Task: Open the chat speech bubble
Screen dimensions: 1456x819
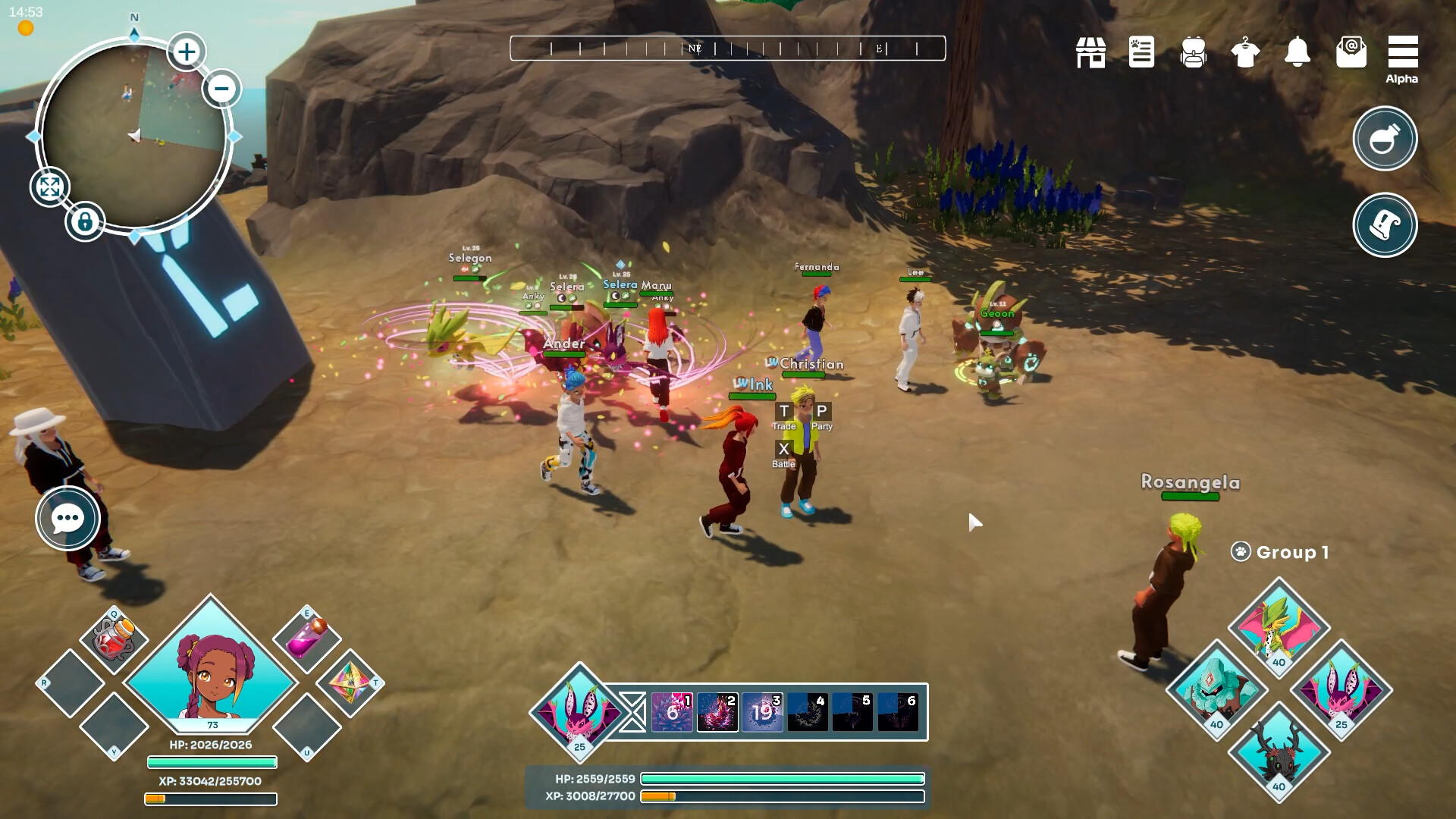Action: click(67, 519)
